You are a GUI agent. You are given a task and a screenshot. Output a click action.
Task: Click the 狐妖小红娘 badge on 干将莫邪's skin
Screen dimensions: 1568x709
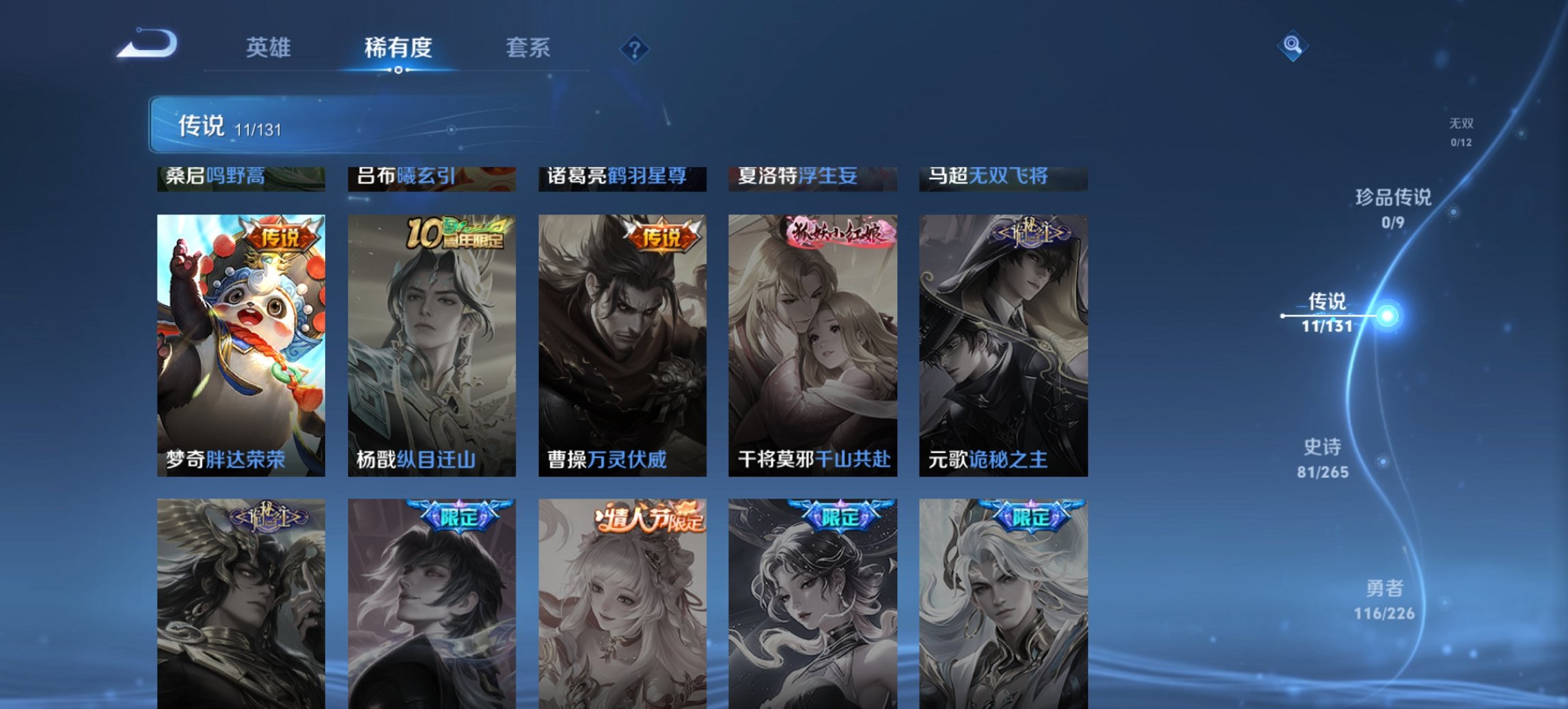click(837, 232)
